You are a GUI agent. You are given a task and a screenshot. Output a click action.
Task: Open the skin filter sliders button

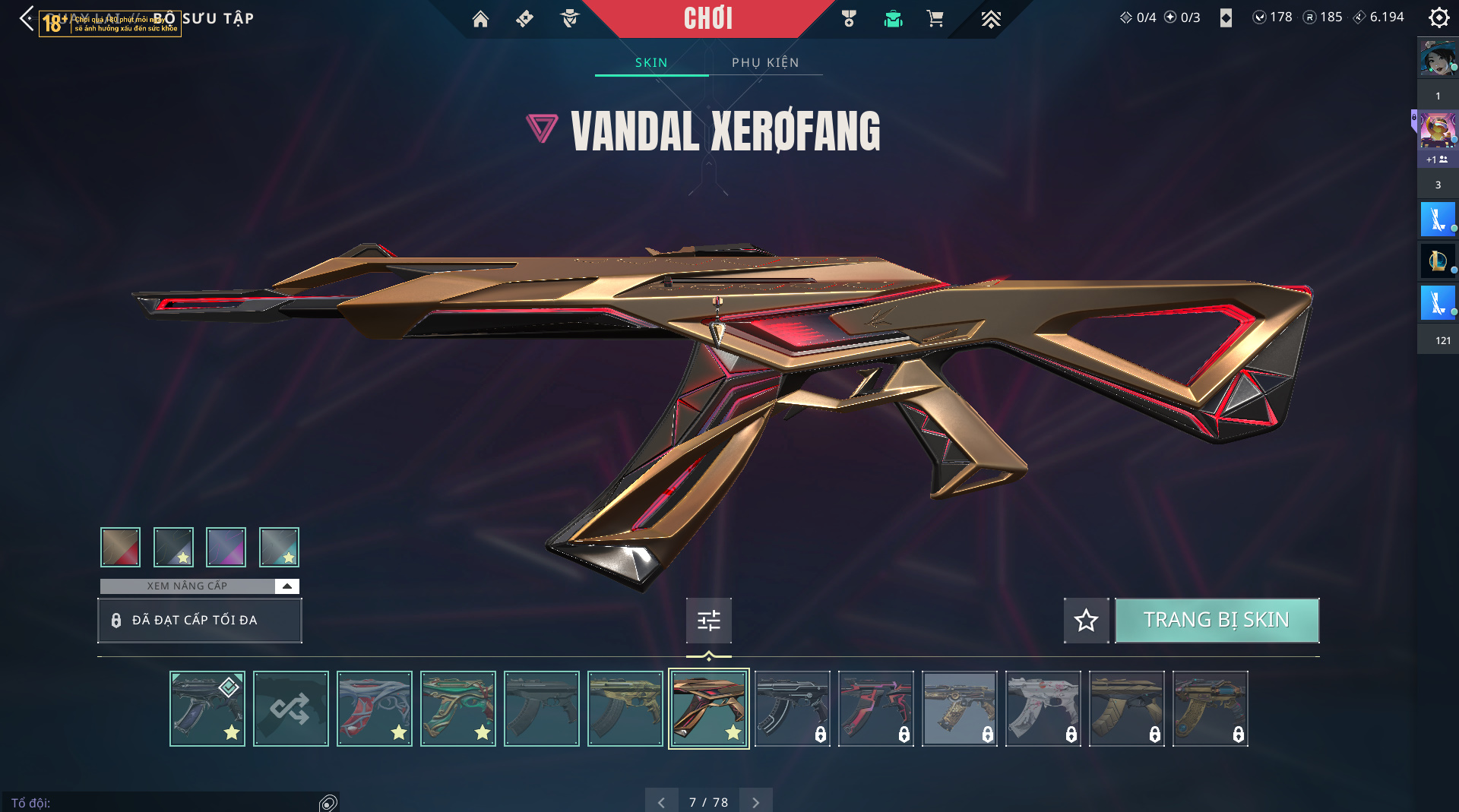coord(708,621)
